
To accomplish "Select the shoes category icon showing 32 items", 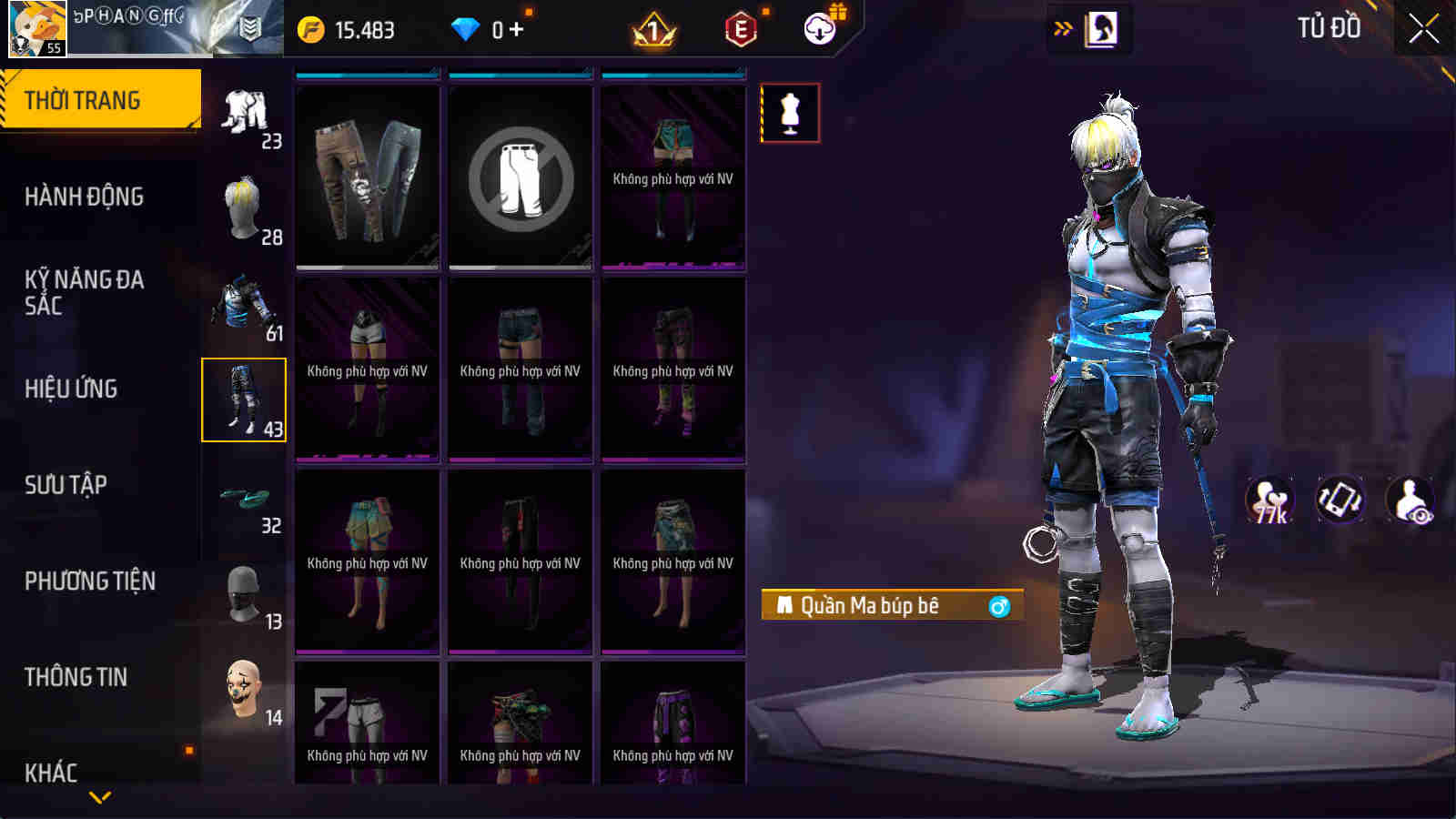I will 244,500.
